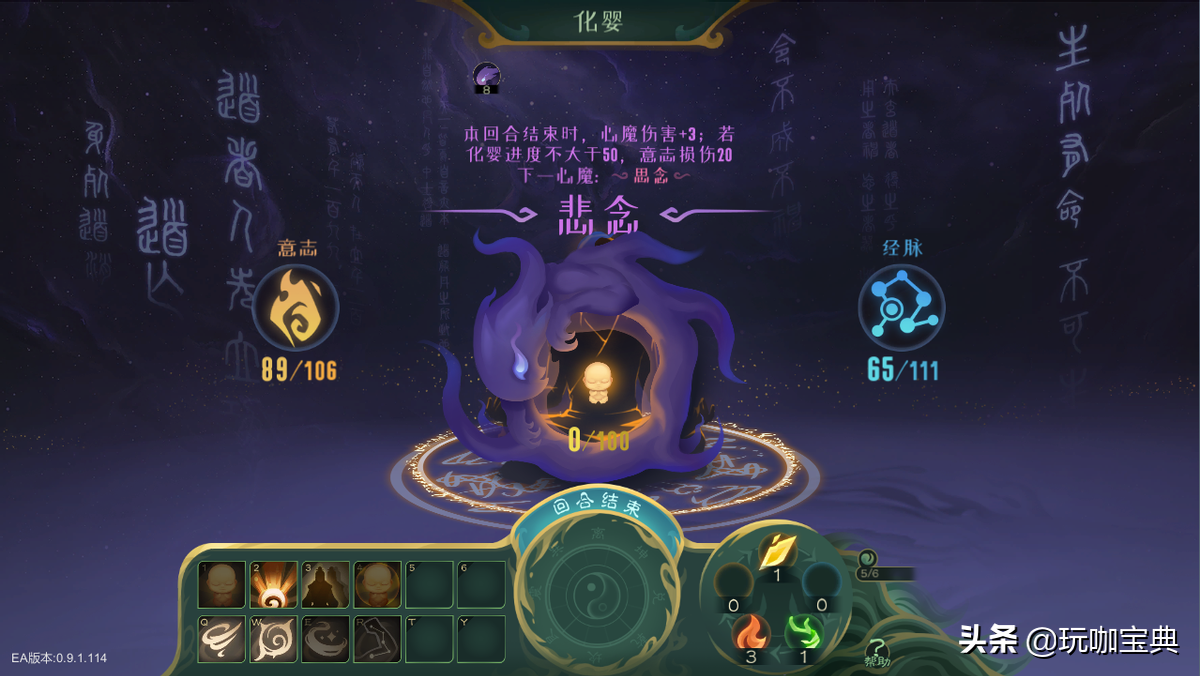Select the constellation lines skill
Viewport: 1200px width, 676px height.
(x=377, y=638)
